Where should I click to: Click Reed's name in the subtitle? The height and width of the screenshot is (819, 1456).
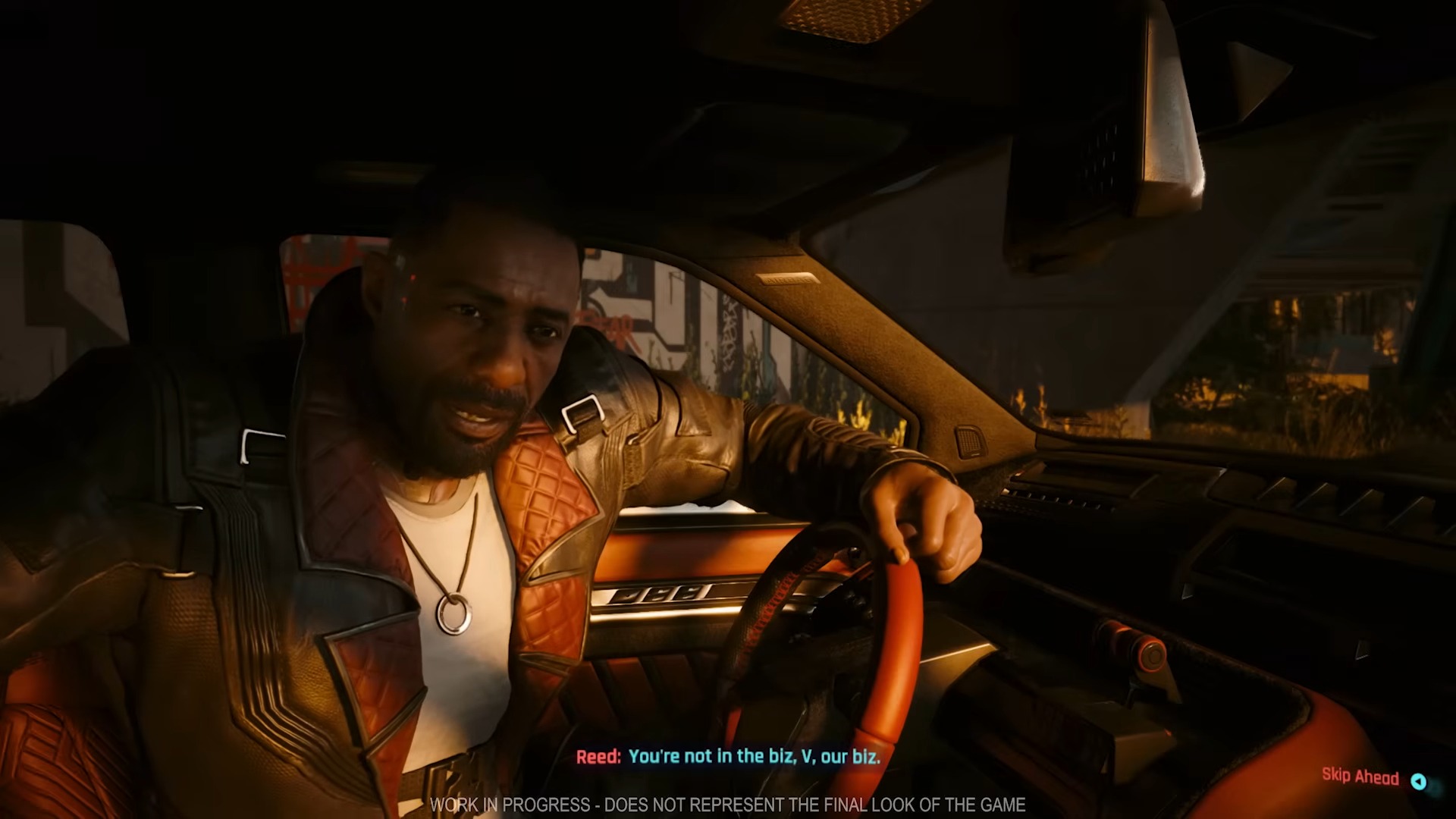pyautogui.click(x=599, y=756)
